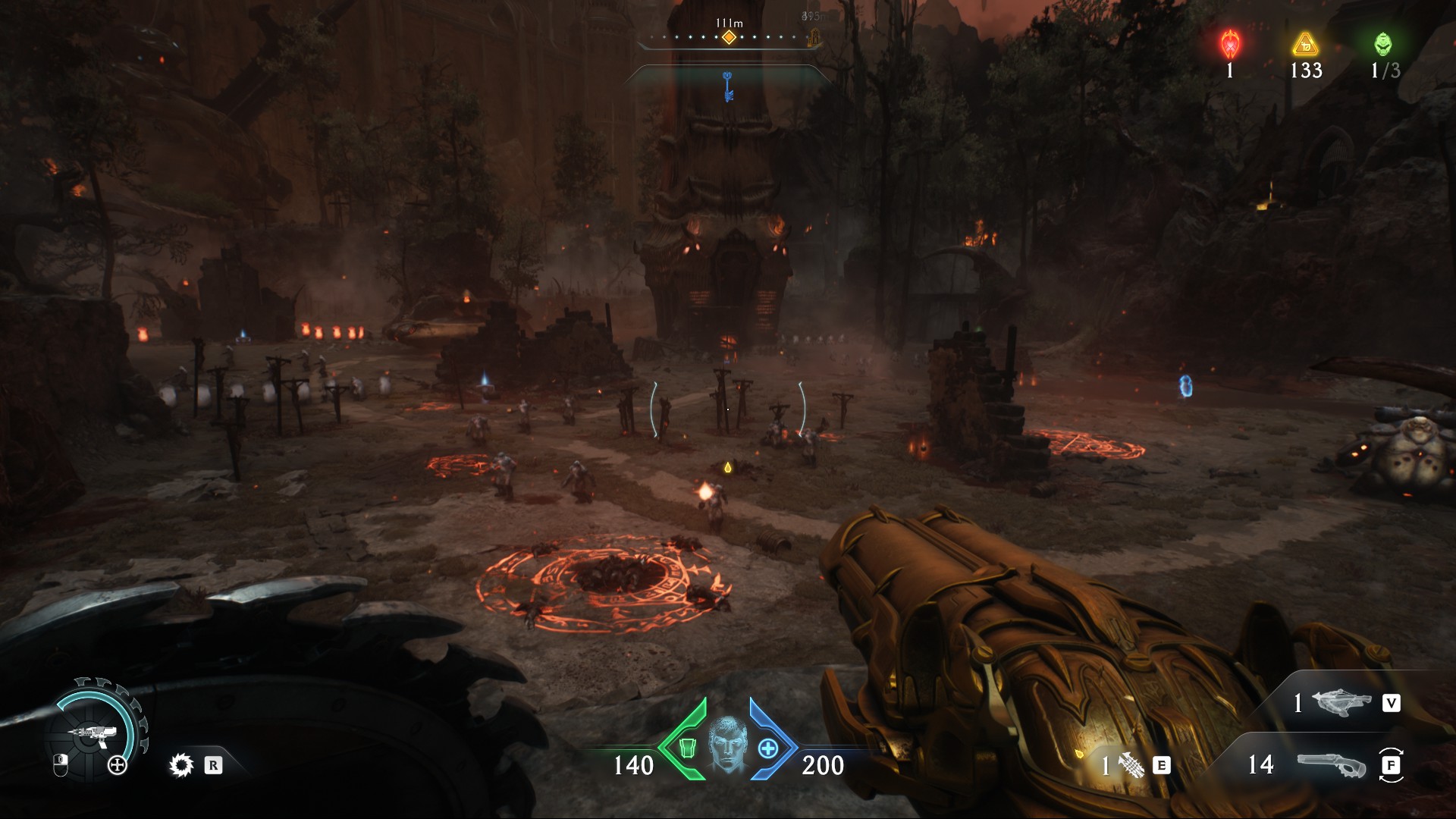Click the R keybind badge next to the grenade

214,766
